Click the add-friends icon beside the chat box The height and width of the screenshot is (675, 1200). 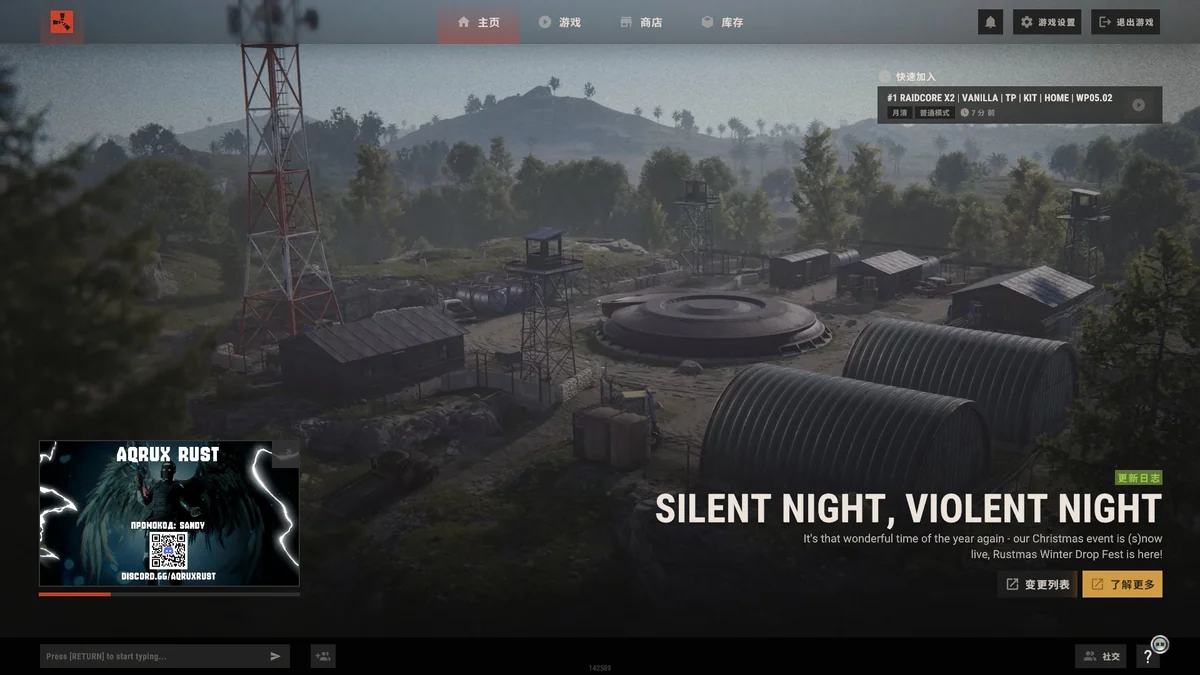(323, 656)
